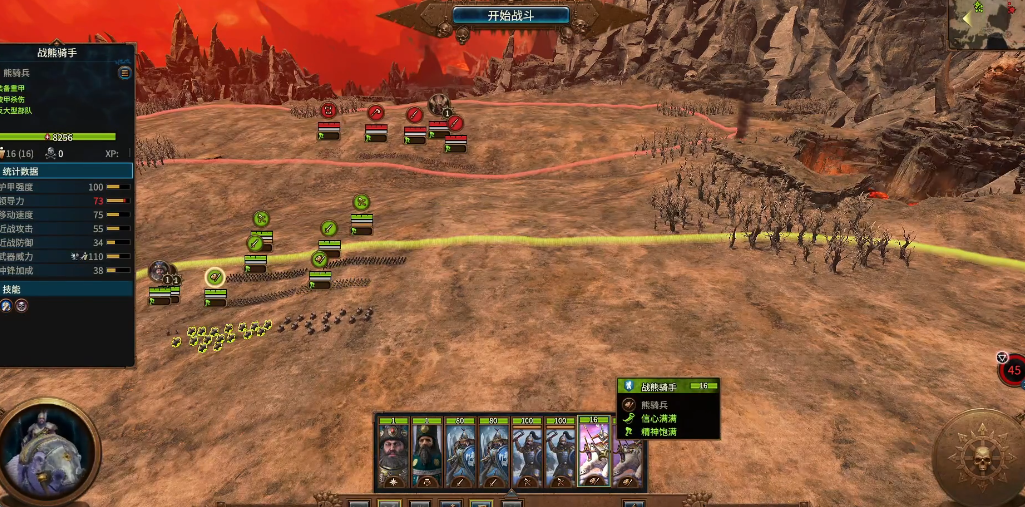Select the highlighted bear cavalry unit banner
Screen dimensions: 1025x507
point(214,277)
